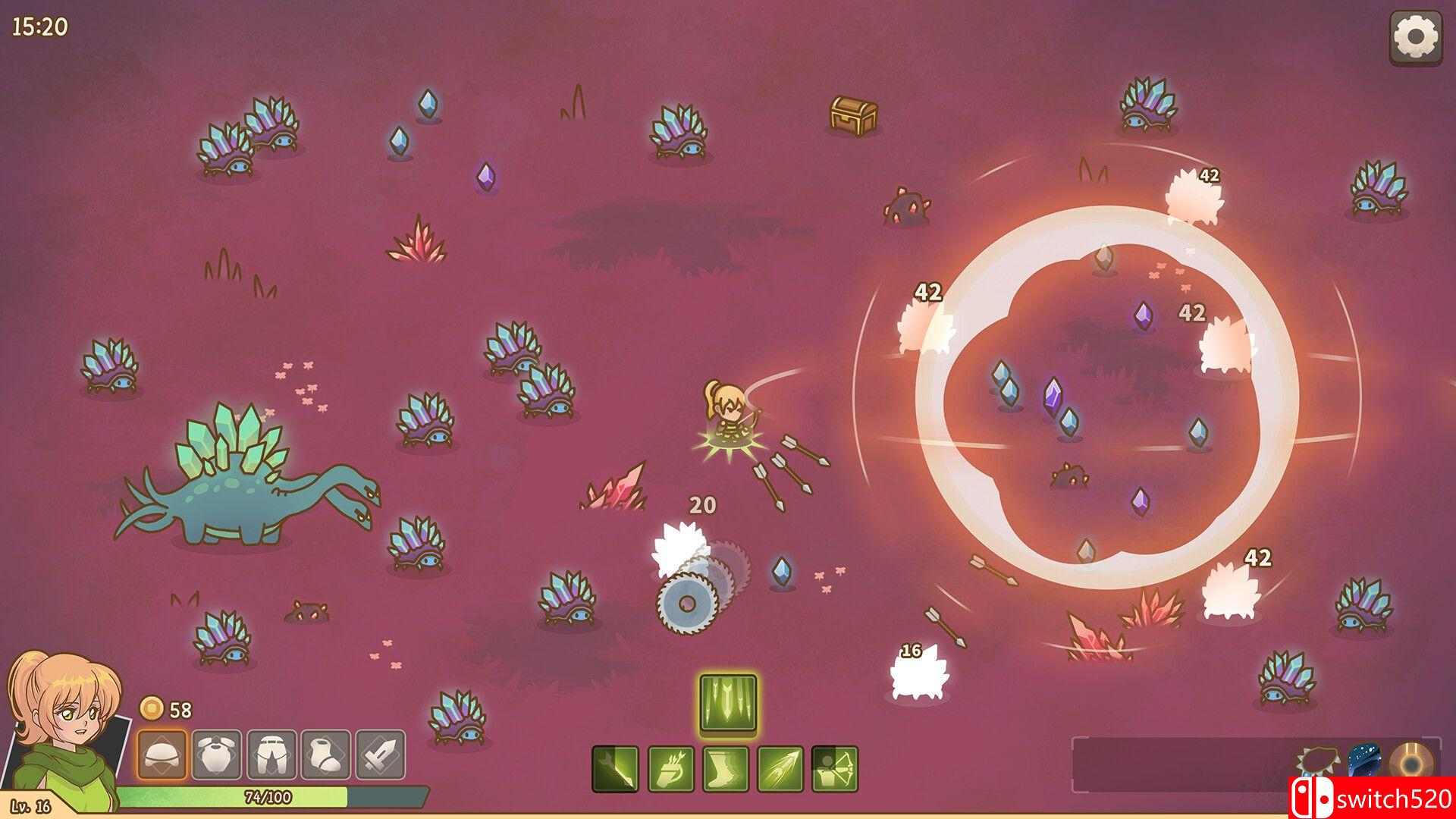
Task: Select the sword weapon equipment slot
Action: tap(381, 755)
